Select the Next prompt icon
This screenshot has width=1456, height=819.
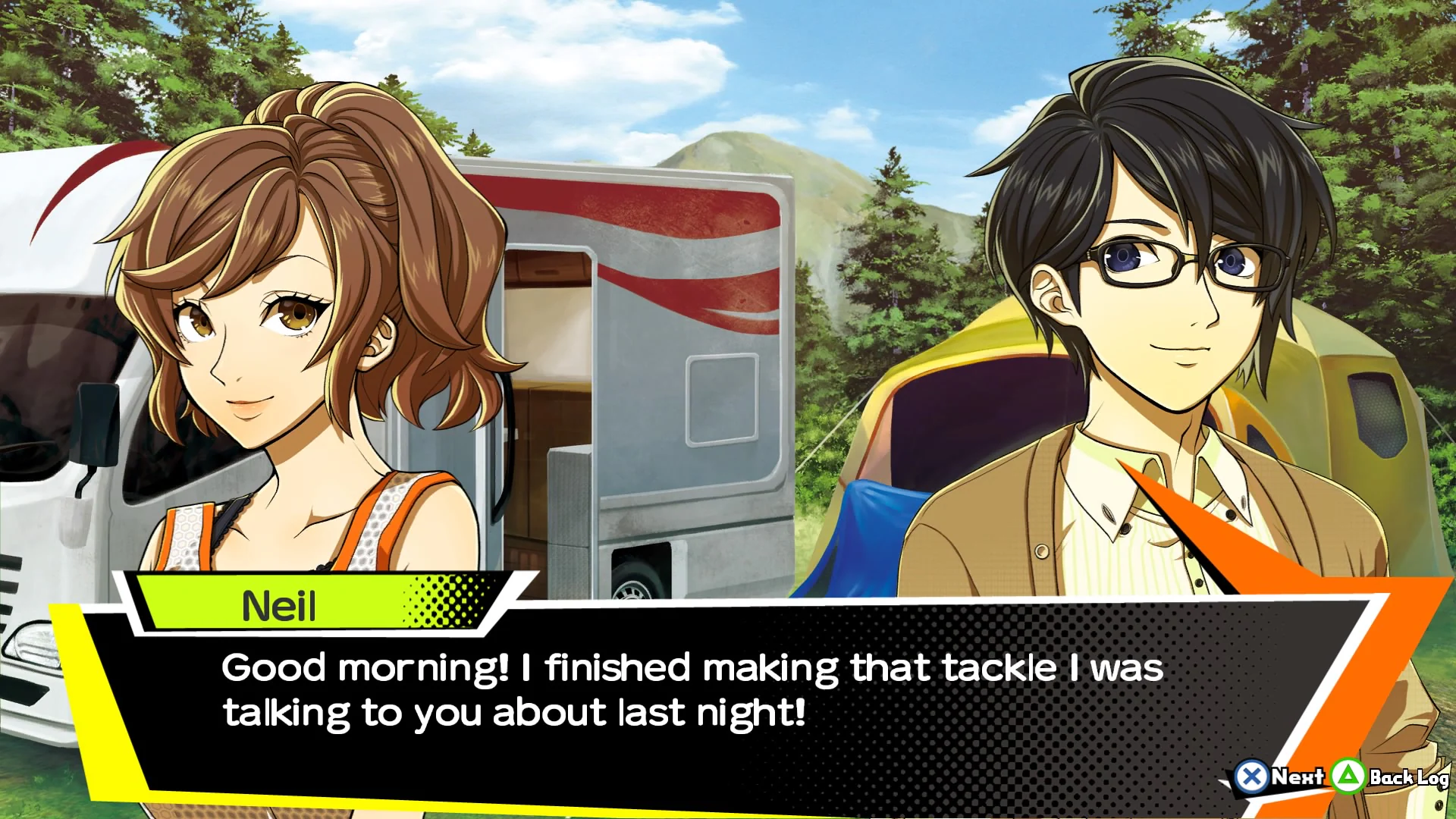coord(1300,777)
